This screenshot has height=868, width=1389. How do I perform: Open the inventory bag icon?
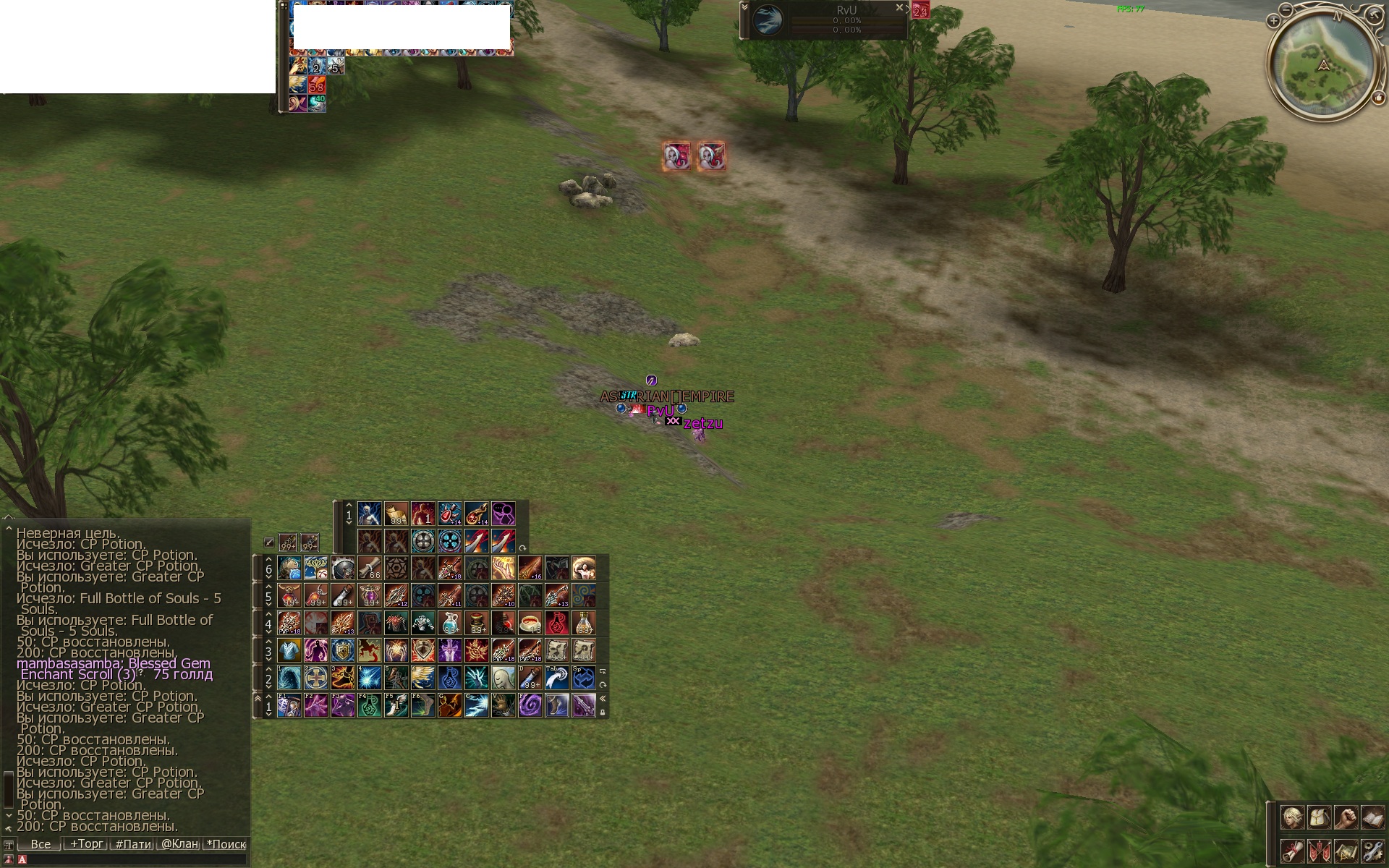[x=1319, y=818]
